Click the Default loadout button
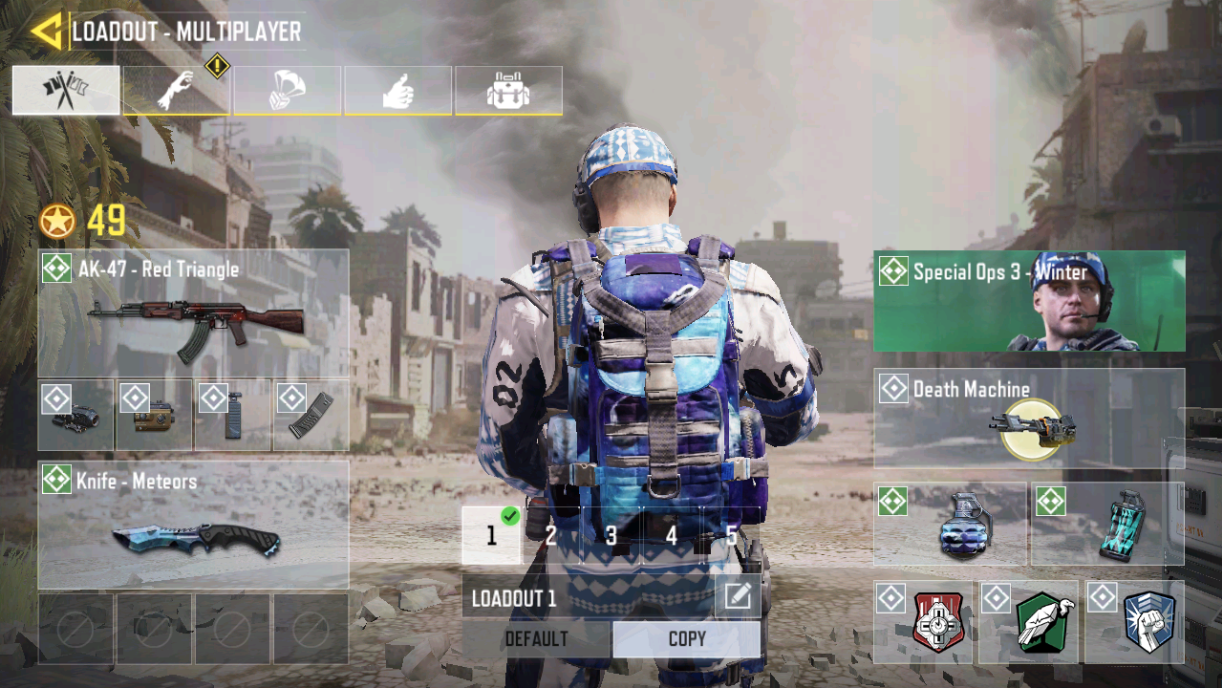The width and height of the screenshot is (1222, 688). [536, 639]
